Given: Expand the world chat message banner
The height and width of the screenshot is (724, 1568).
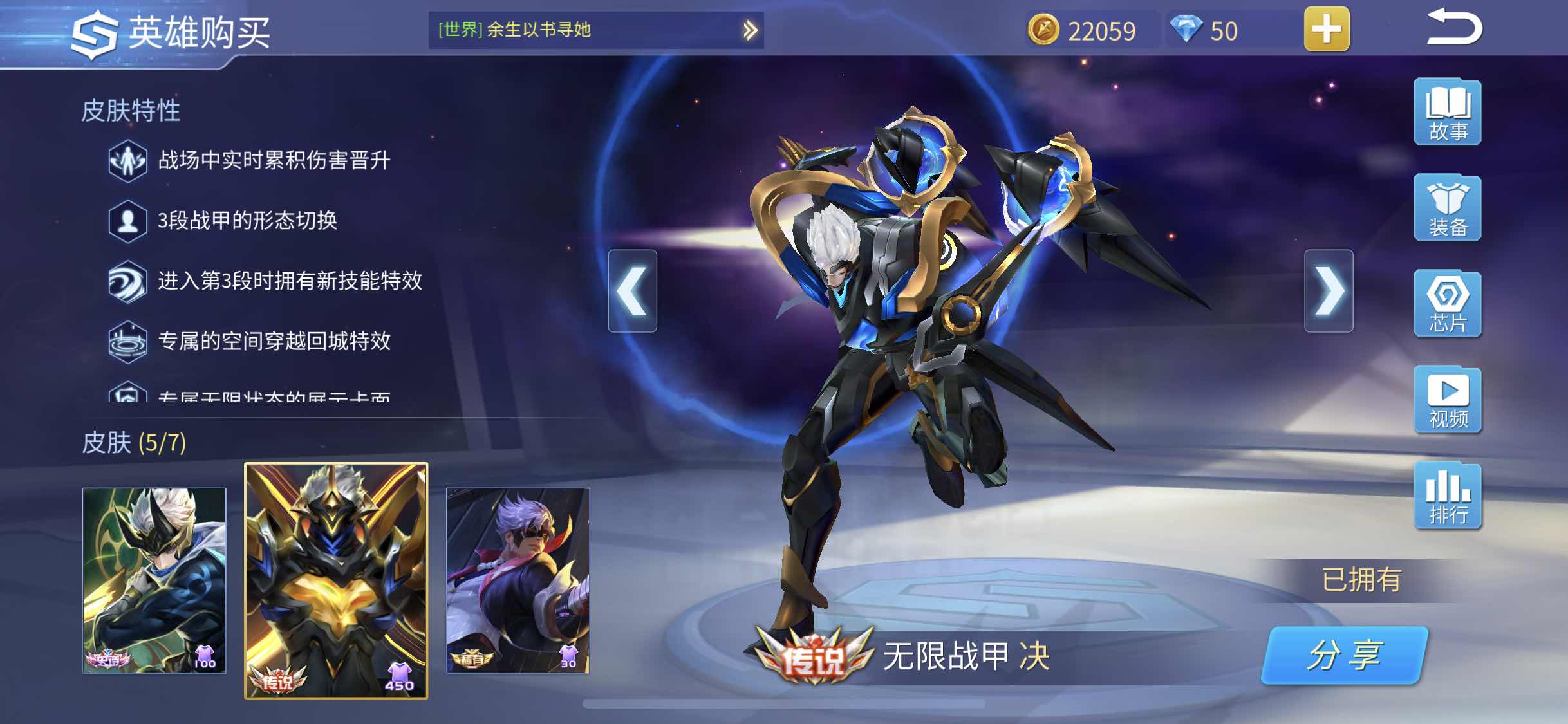Looking at the screenshot, I should (x=749, y=28).
